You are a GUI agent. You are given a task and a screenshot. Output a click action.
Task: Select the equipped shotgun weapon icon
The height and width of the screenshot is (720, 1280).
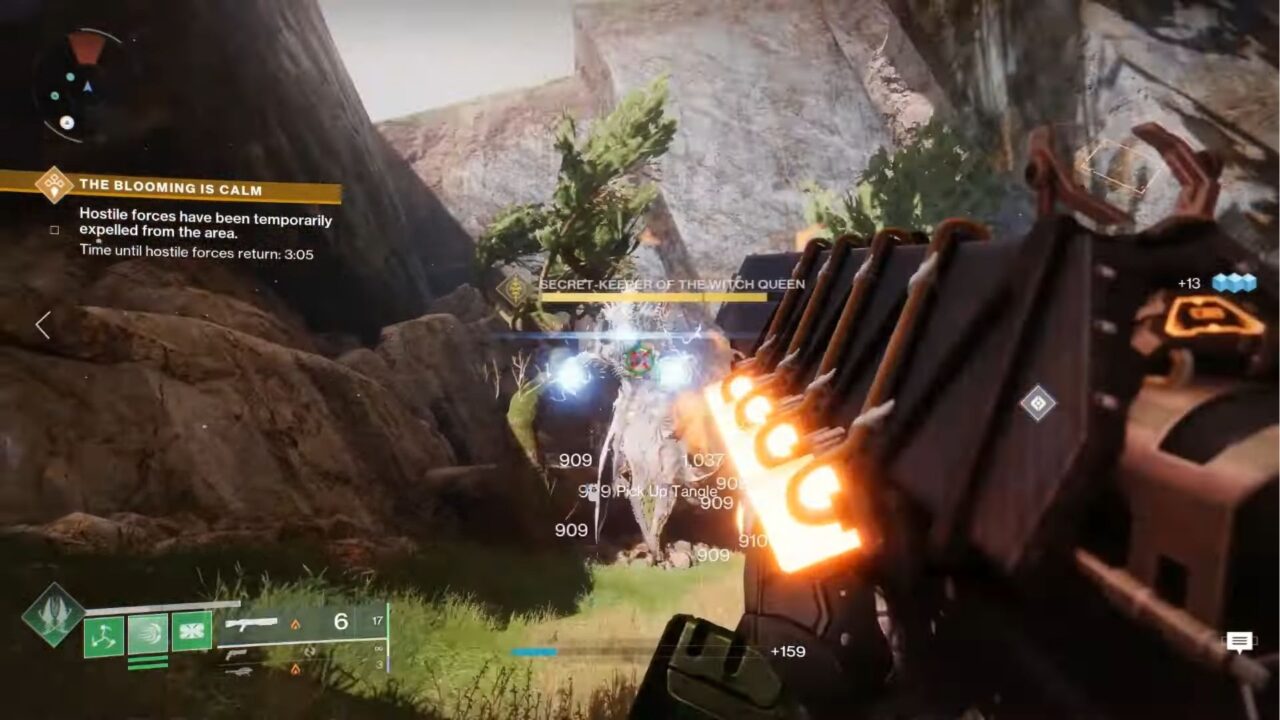coord(251,624)
